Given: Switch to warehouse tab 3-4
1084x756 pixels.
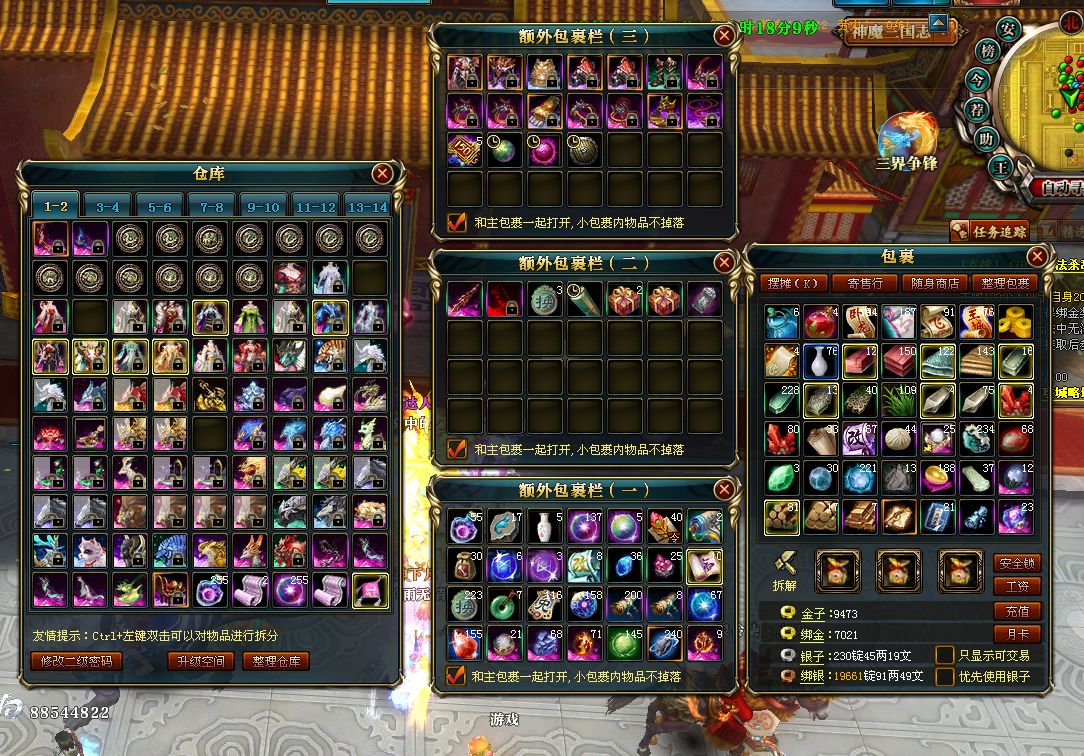Looking at the screenshot, I should coord(107,207).
